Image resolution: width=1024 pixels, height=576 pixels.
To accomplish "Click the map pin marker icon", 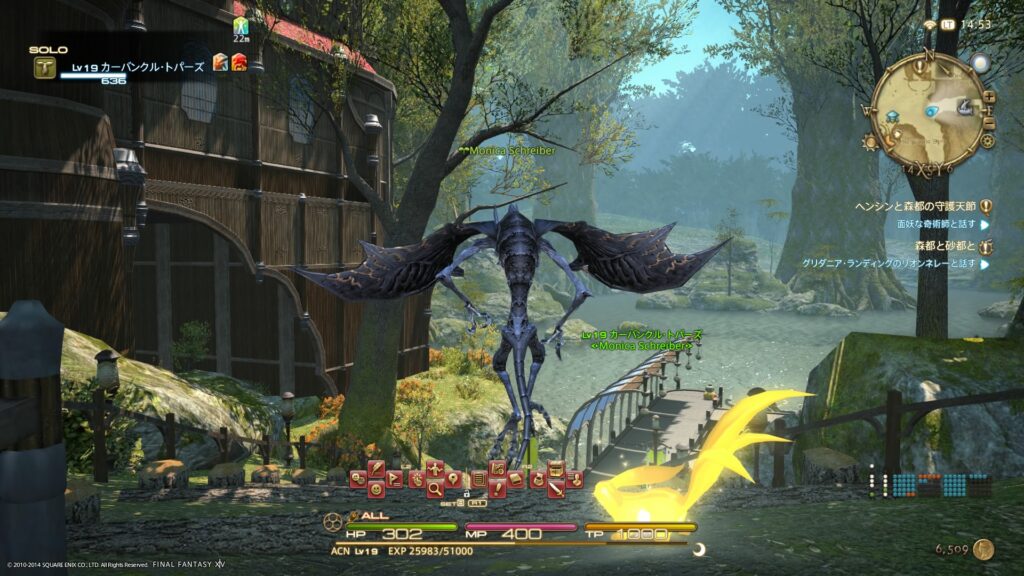I will 453,478.
